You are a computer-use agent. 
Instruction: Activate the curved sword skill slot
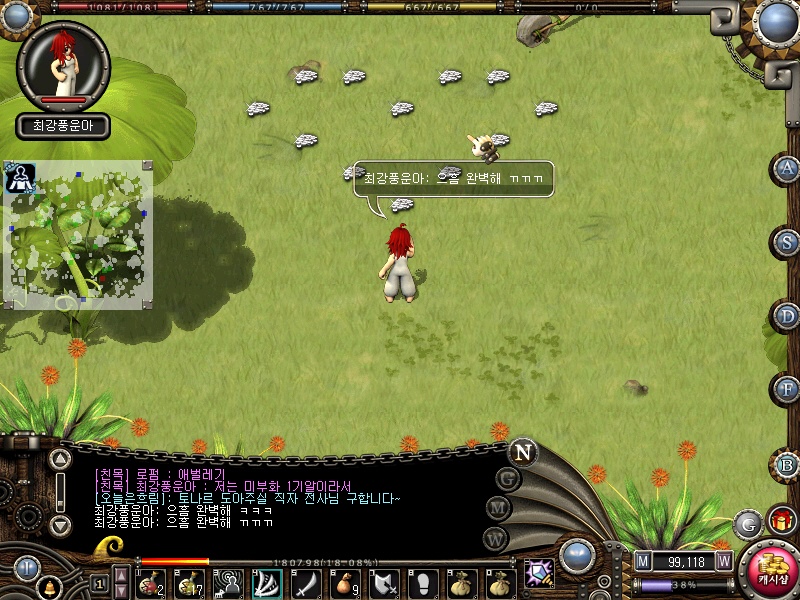pyautogui.click(x=304, y=582)
